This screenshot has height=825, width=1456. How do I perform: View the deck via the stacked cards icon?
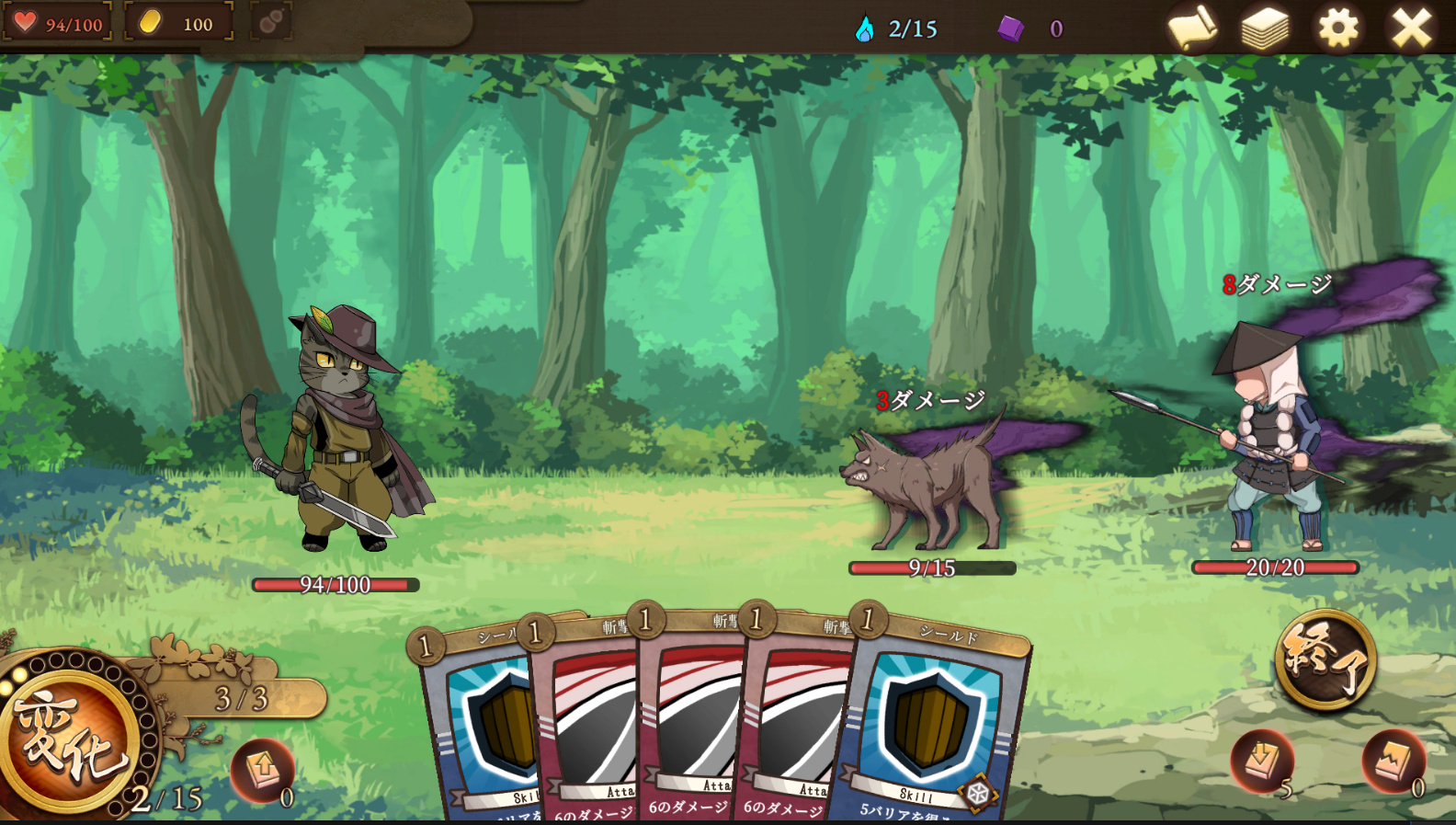click(1265, 29)
